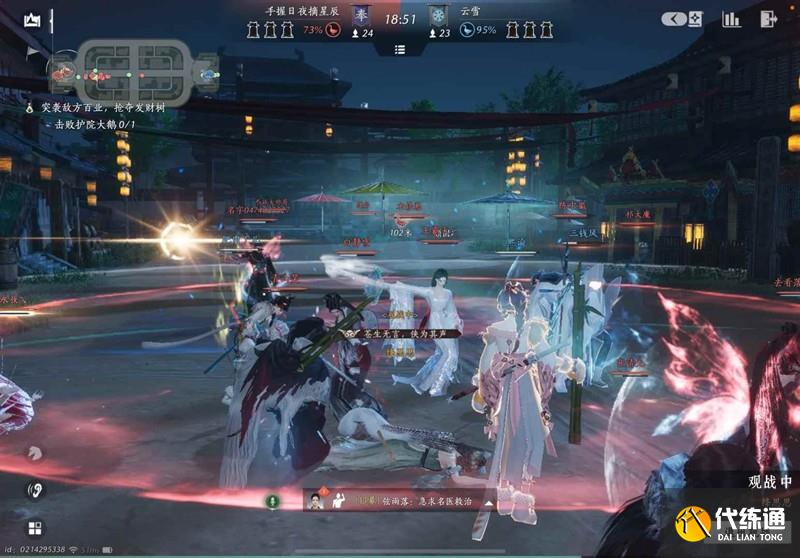800x558 pixels.
Task: Click the chat player avatar portrait
Action: tap(316, 500)
